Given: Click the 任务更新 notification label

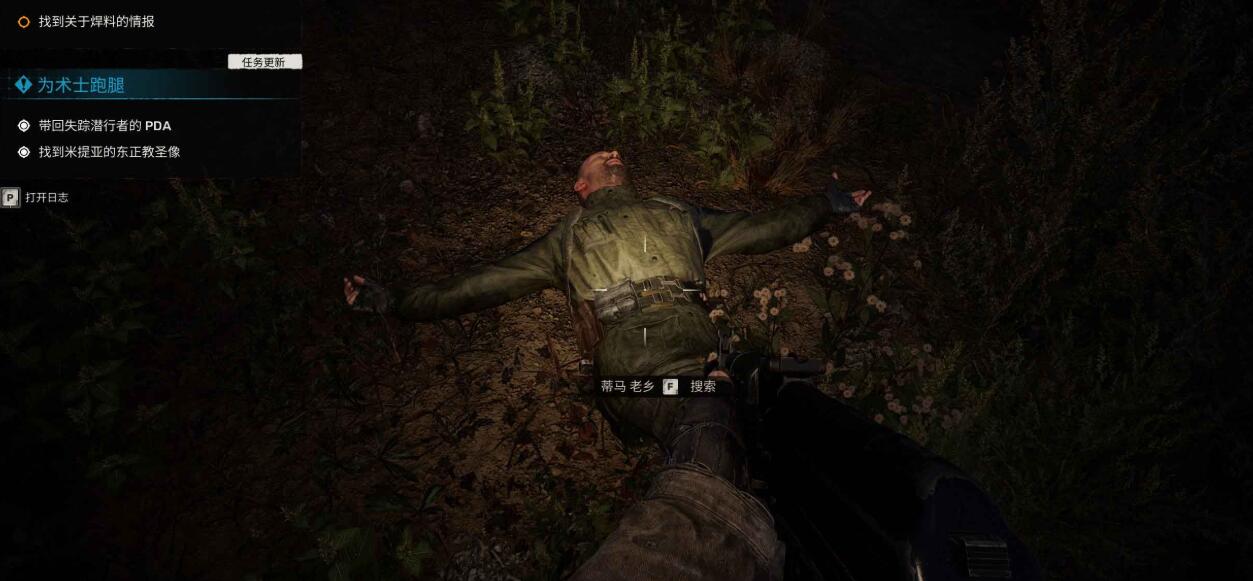Looking at the screenshot, I should tap(264, 62).
